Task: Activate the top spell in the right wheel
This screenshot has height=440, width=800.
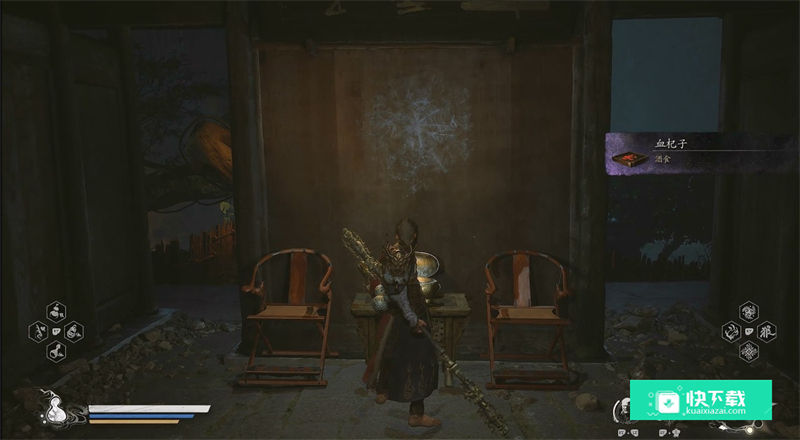Action: coord(748,311)
